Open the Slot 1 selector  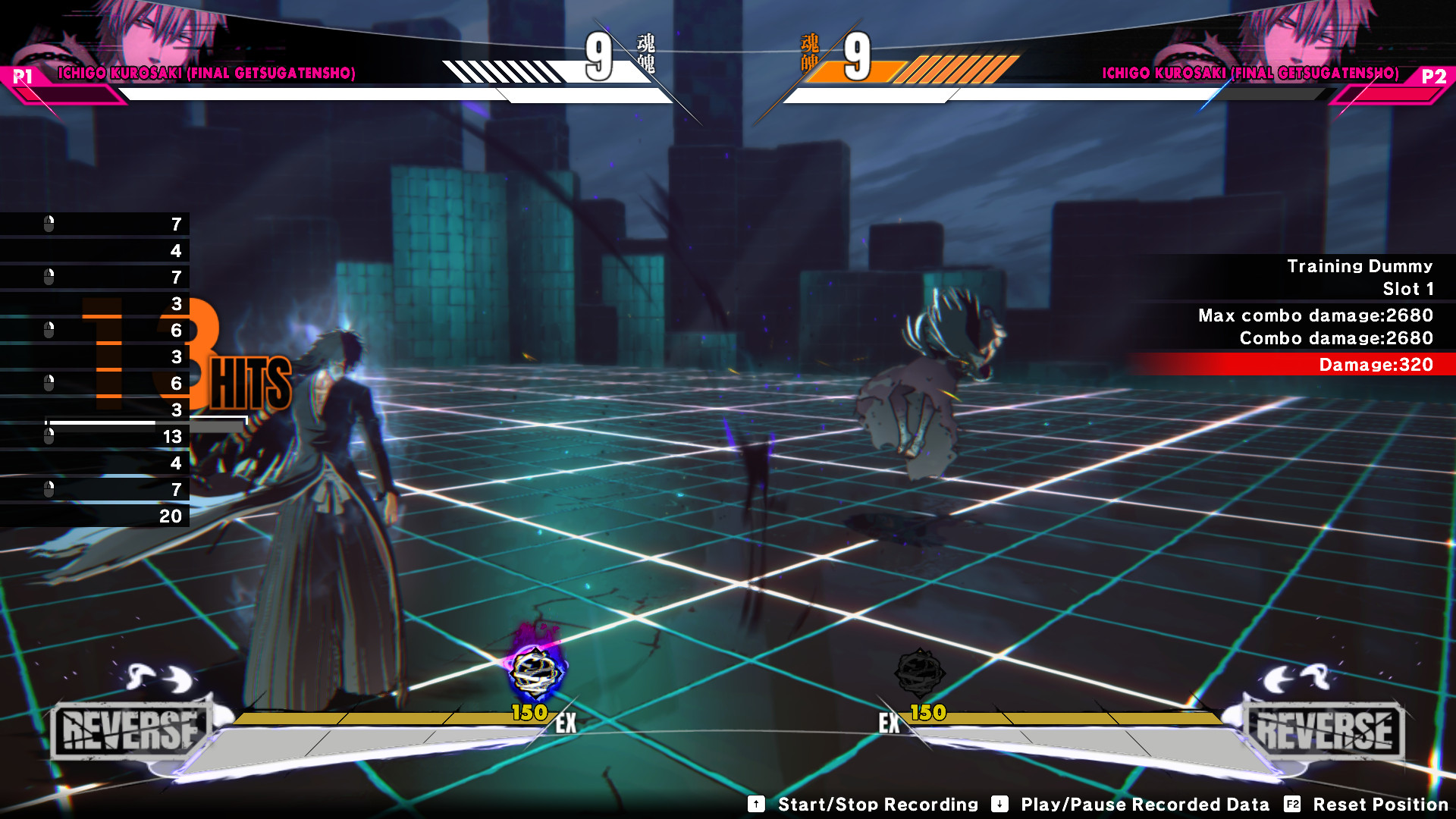[x=1410, y=289]
